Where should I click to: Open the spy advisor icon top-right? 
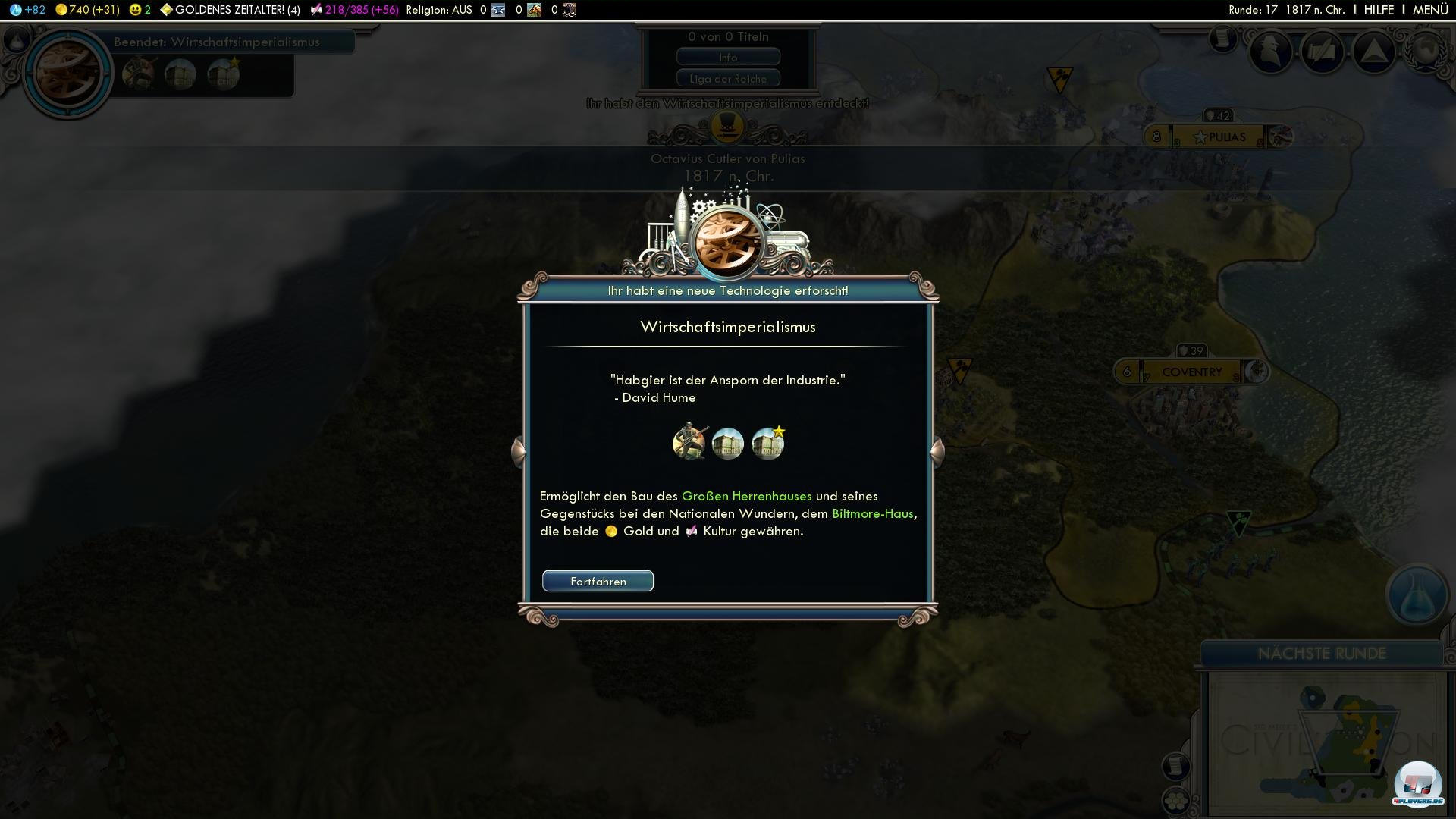(x=1271, y=52)
